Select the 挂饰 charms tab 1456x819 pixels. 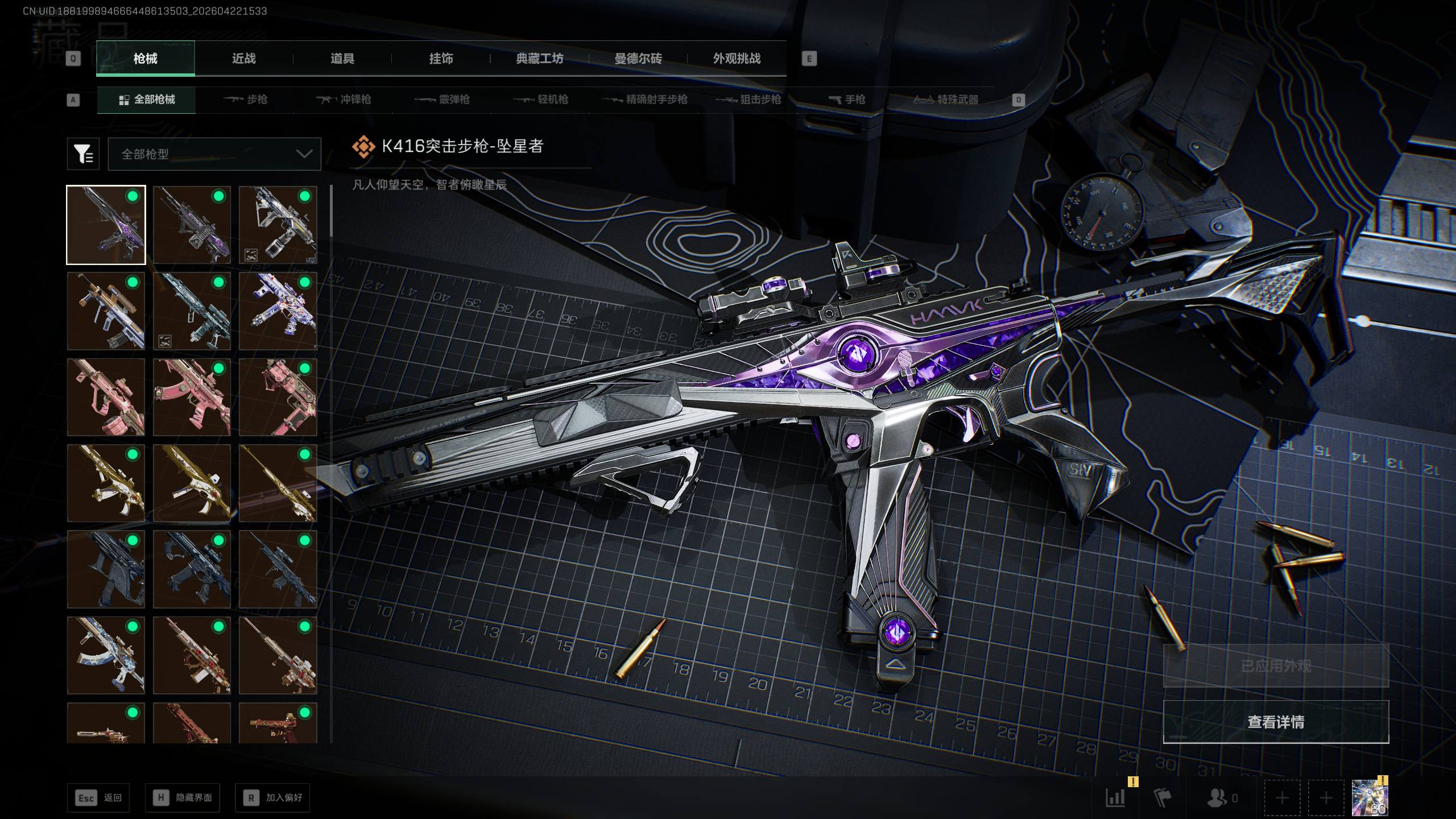(x=441, y=59)
